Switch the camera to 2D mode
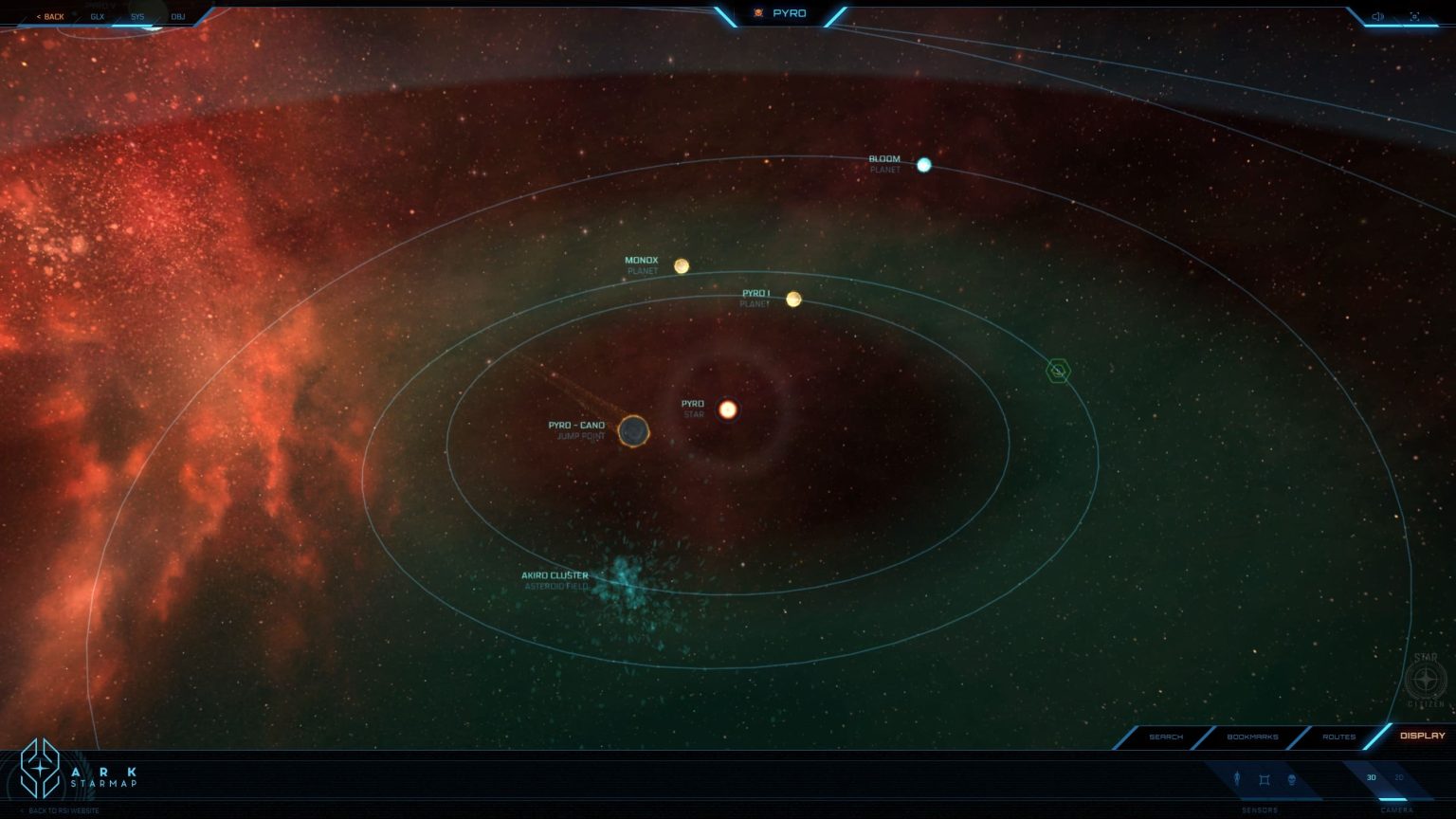This screenshot has width=1456, height=819. [x=1400, y=777]
